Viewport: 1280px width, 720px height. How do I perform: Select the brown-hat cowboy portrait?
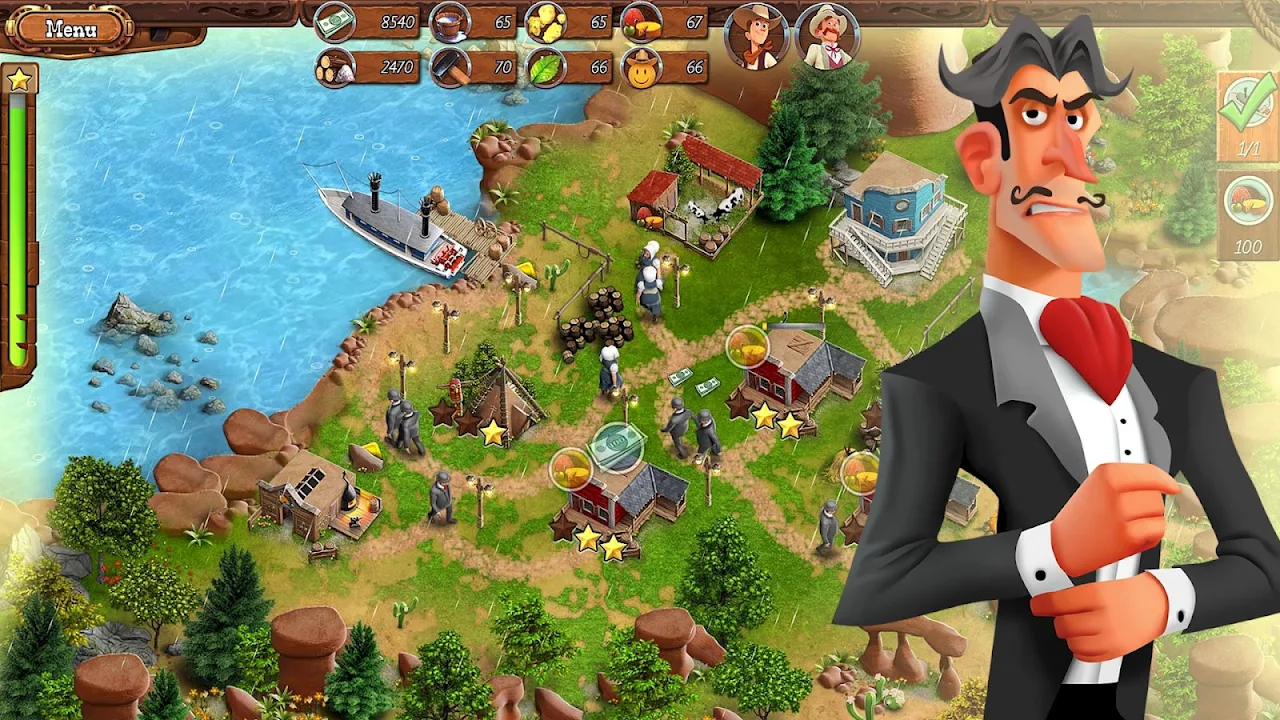coord(758,36)
